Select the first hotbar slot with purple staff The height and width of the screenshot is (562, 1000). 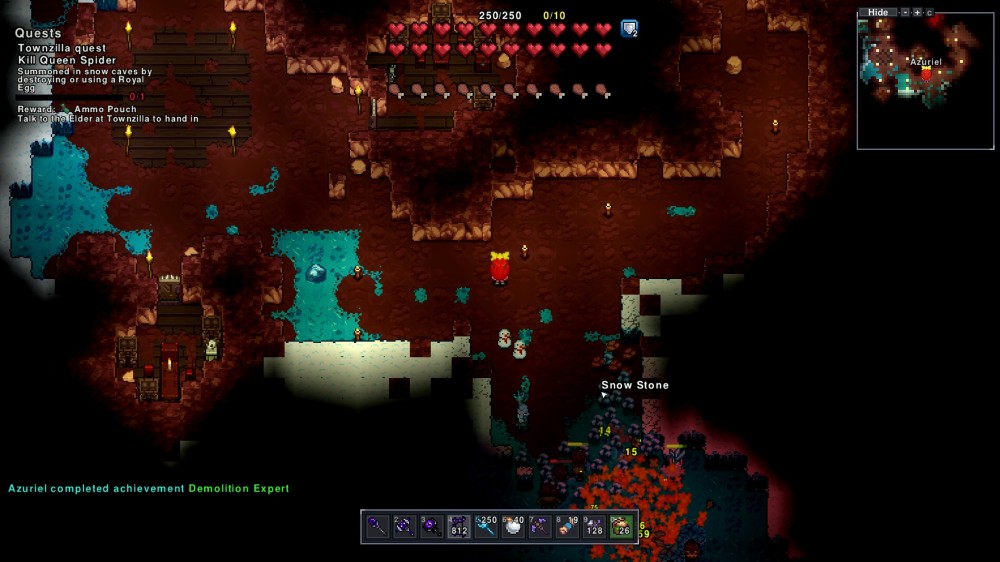coord(377,527)
